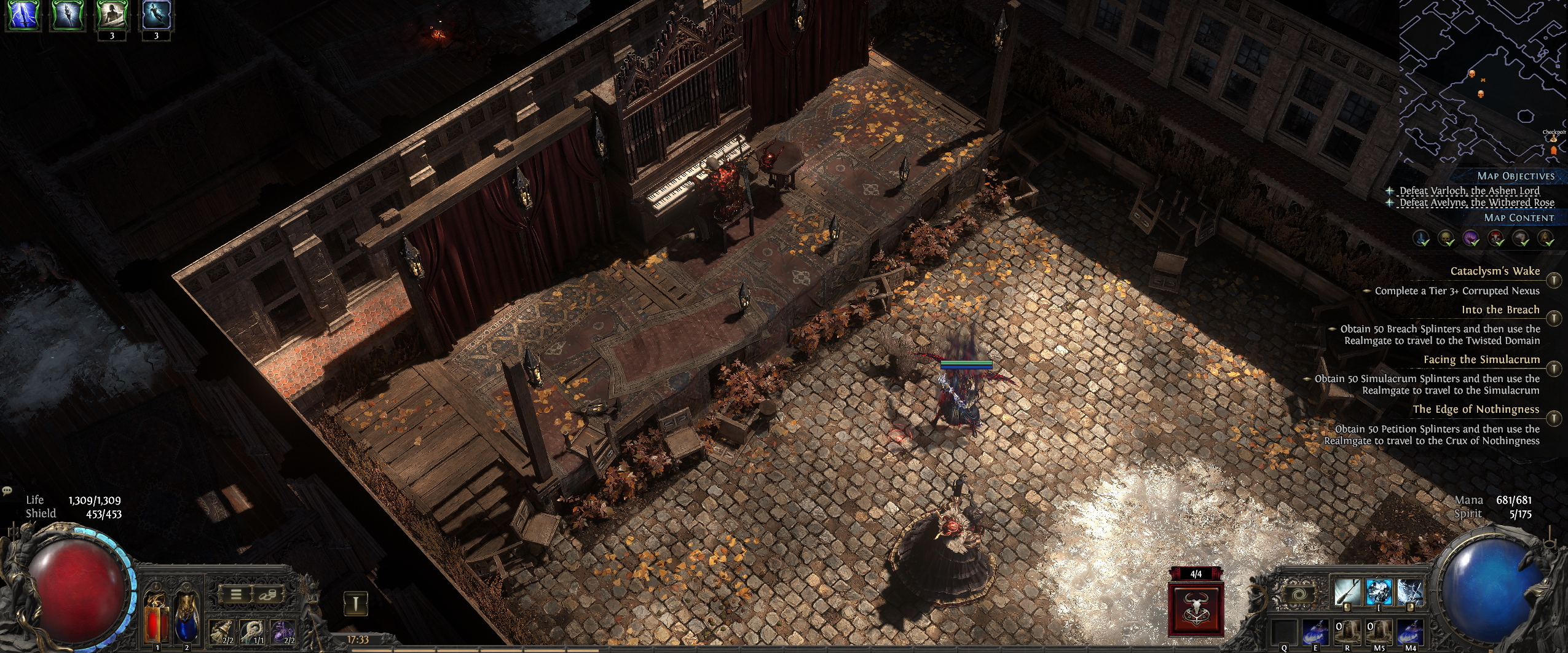Toggle the pin for Into the Breach quest
The width and height of the screenshot is (1568, 653).
click(1553, 318)
